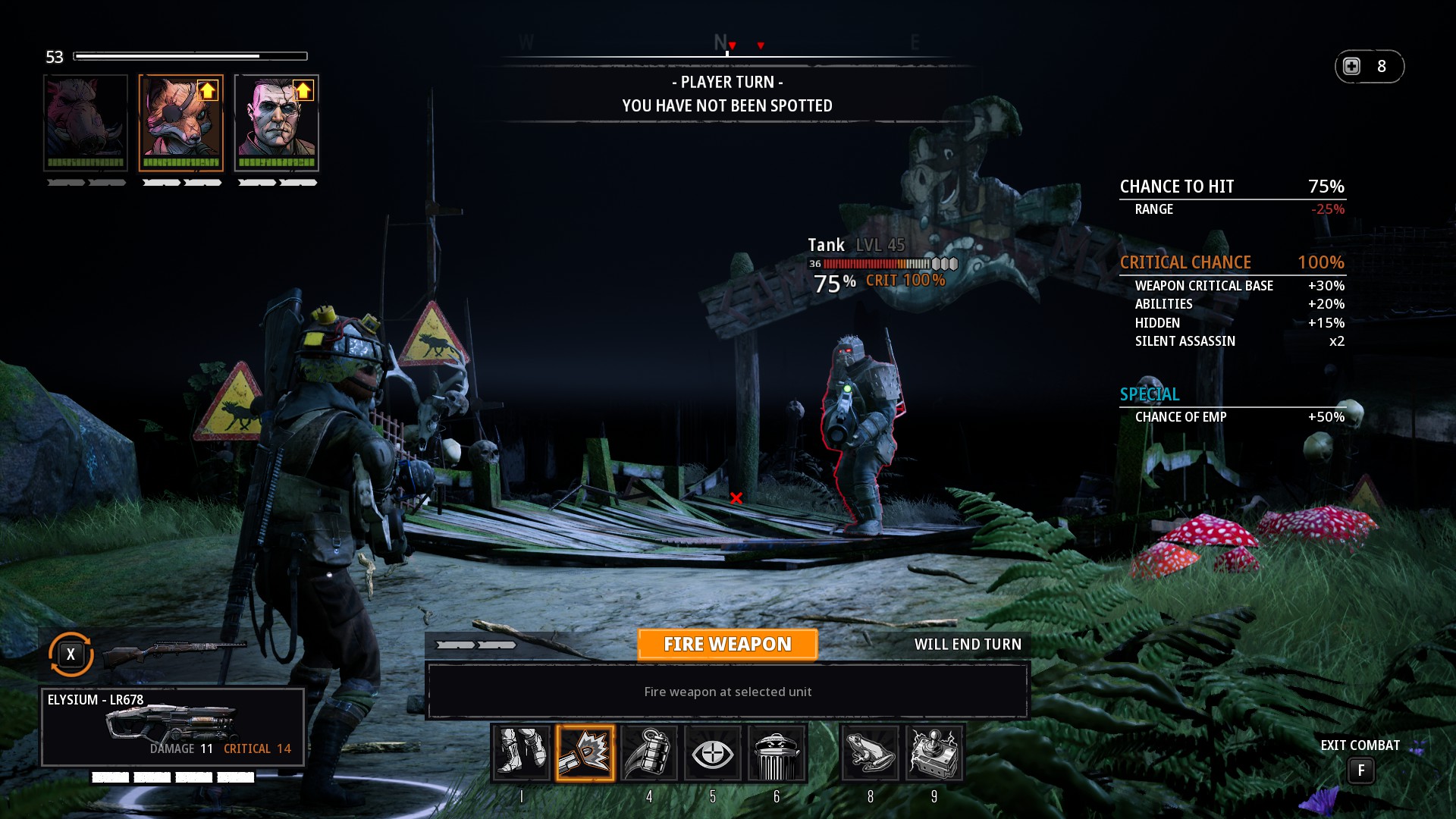Select the boots movement ability
The image size is (1456, 819).
[522, 753]
